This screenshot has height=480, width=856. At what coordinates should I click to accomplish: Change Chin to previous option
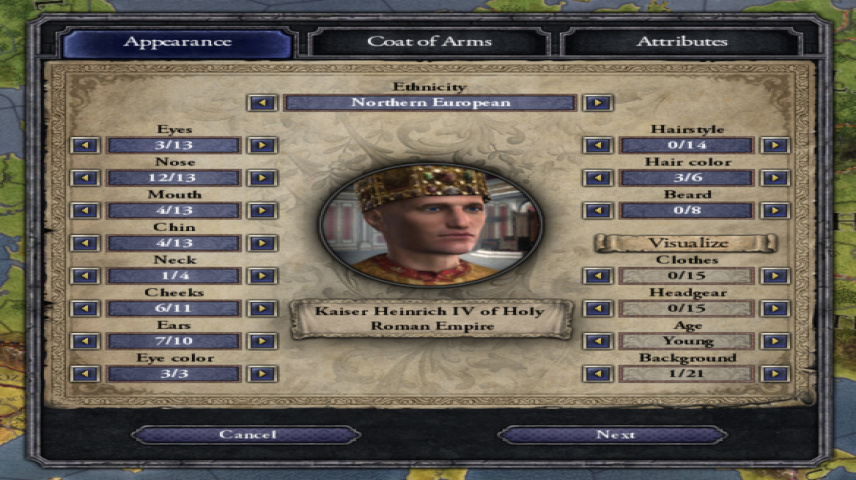click(86, 243)
